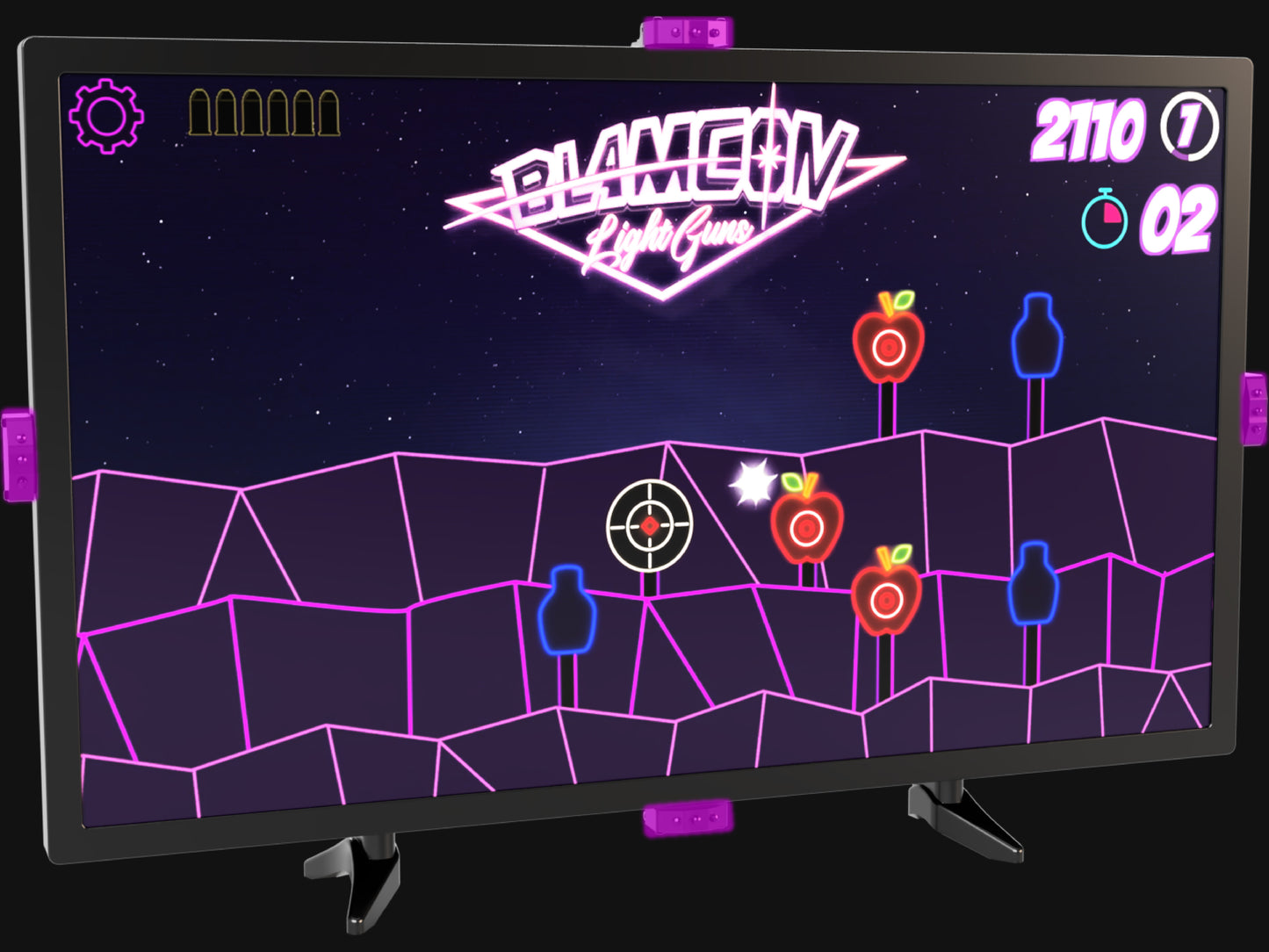Open the settings gear icon
This screenshot has width=1269, height=952.
pyautogui.click(x=107, y=115)
